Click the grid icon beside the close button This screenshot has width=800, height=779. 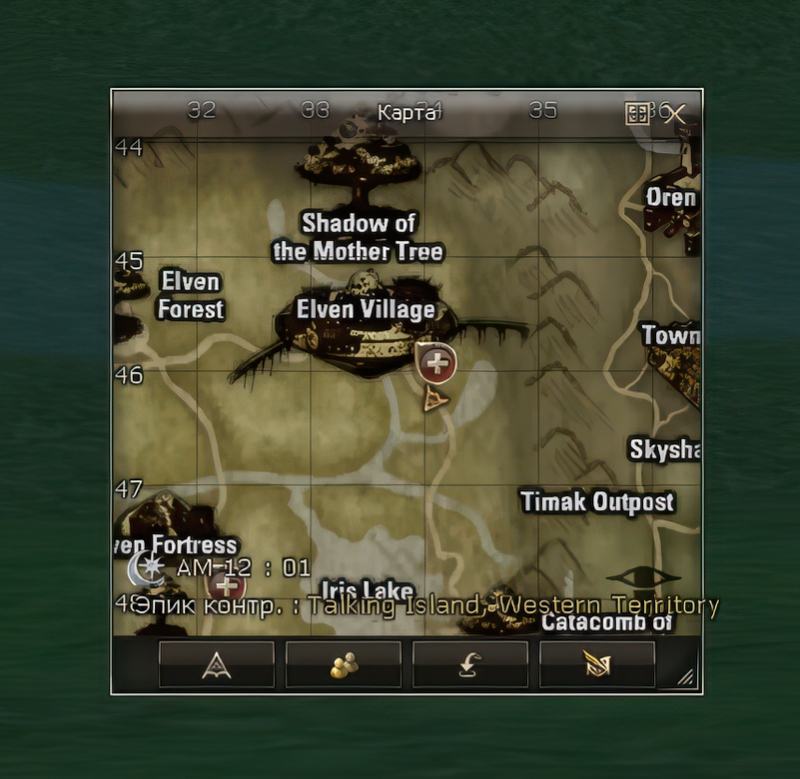(637, 113)
